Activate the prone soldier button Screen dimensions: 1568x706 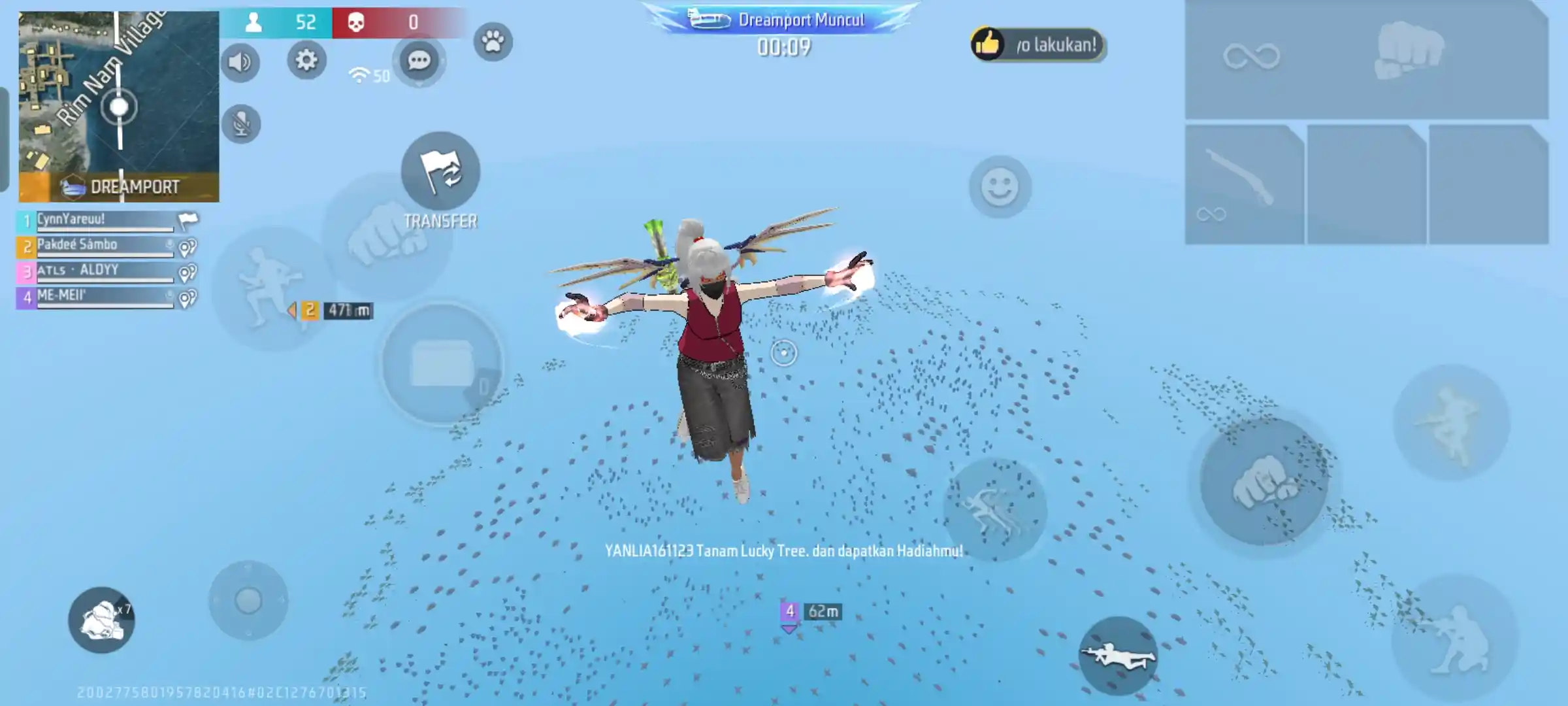[1118, 654]
